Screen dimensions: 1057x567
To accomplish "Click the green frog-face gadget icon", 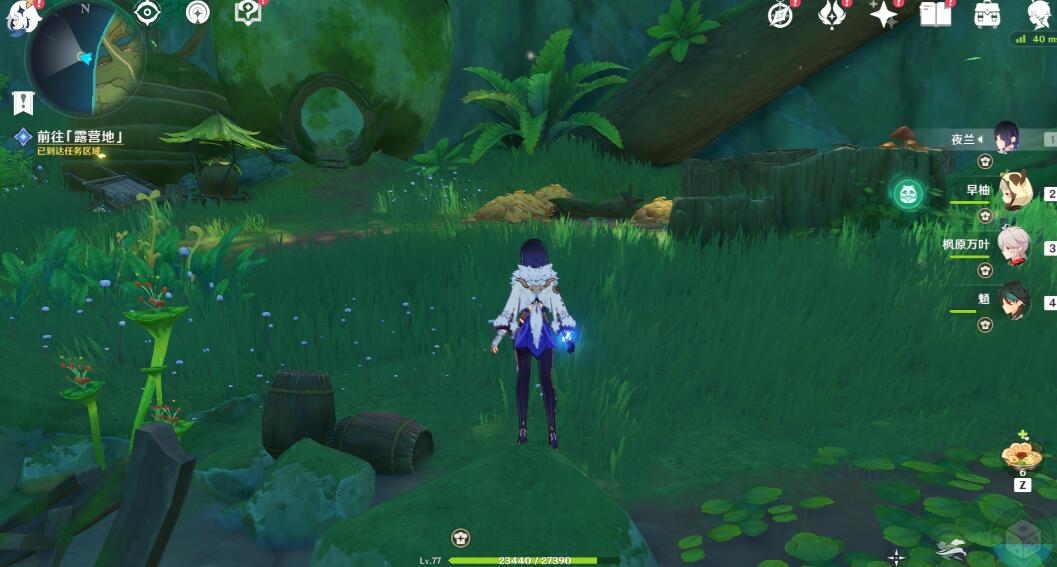I will pyautogui.click(x=908, y=192).
